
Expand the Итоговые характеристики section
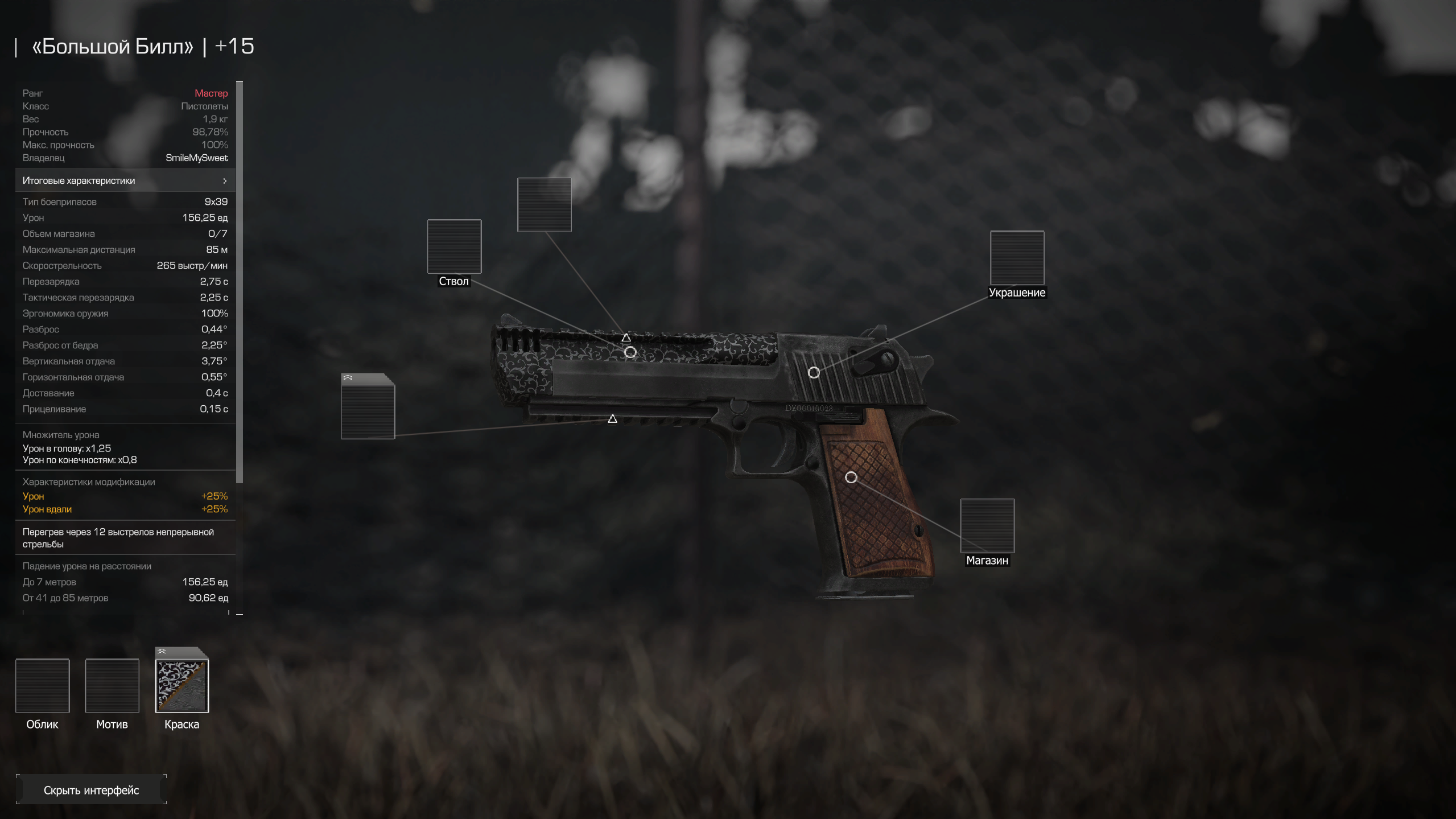pos(125,180)
